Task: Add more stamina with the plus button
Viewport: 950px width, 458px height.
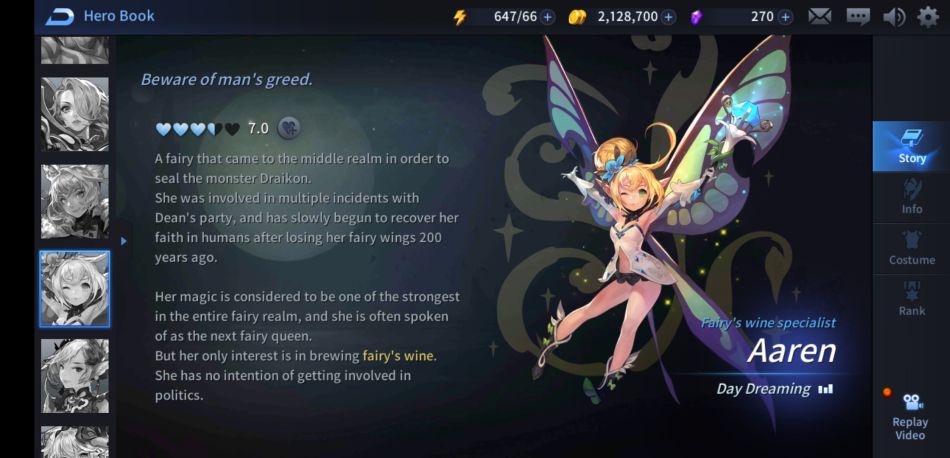Action: (548, 17)
